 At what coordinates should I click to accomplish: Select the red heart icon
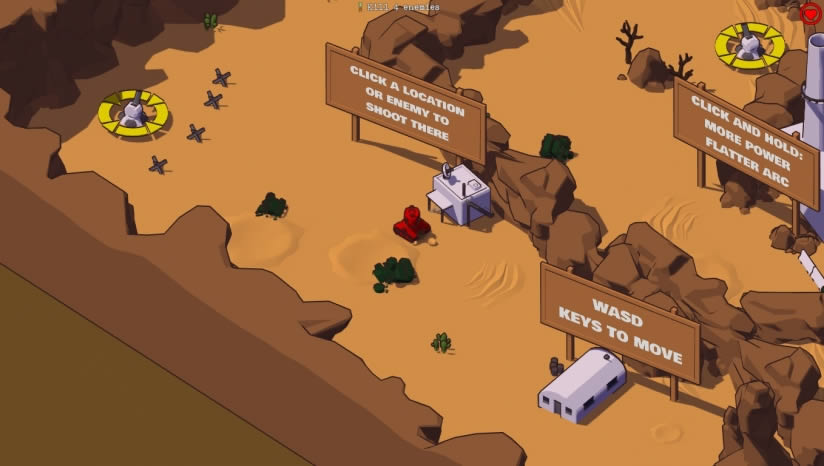pos(810,13)
